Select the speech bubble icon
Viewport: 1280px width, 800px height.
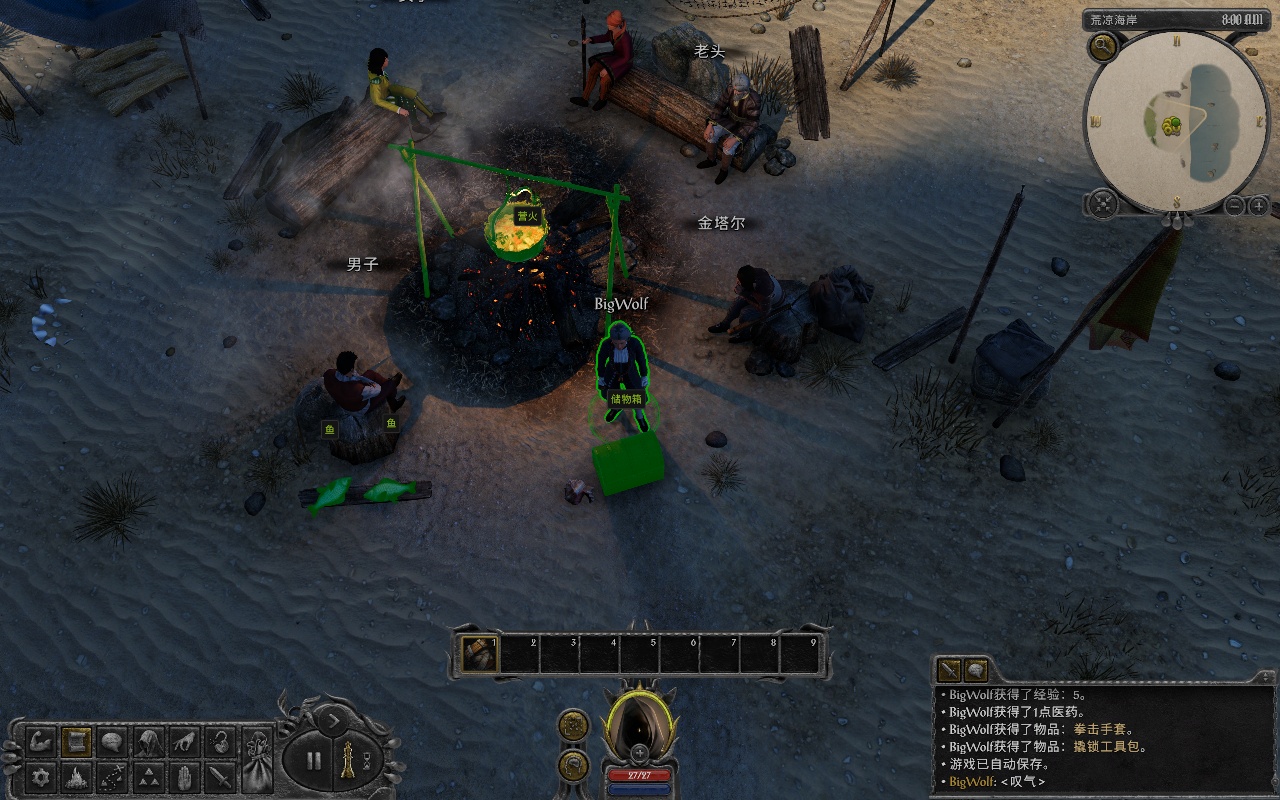pyautogui.click(x=113, y=742)
